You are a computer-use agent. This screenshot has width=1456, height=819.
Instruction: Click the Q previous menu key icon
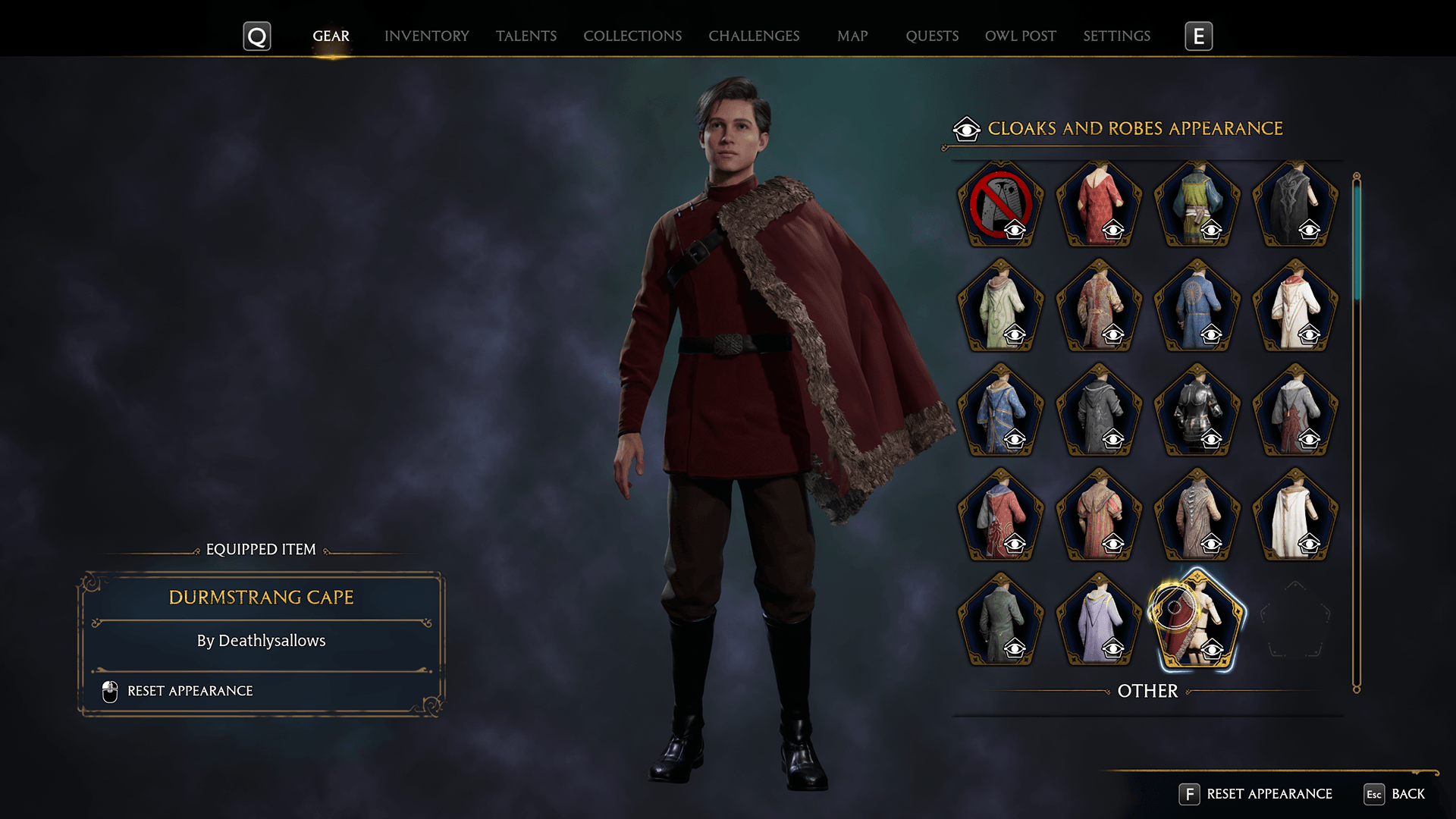pos(257,36)
